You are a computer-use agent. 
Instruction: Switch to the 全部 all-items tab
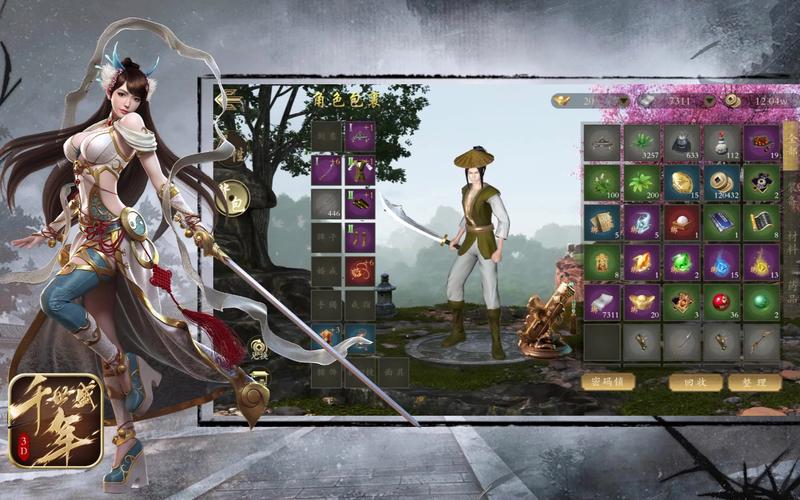[x=791, y=140]
